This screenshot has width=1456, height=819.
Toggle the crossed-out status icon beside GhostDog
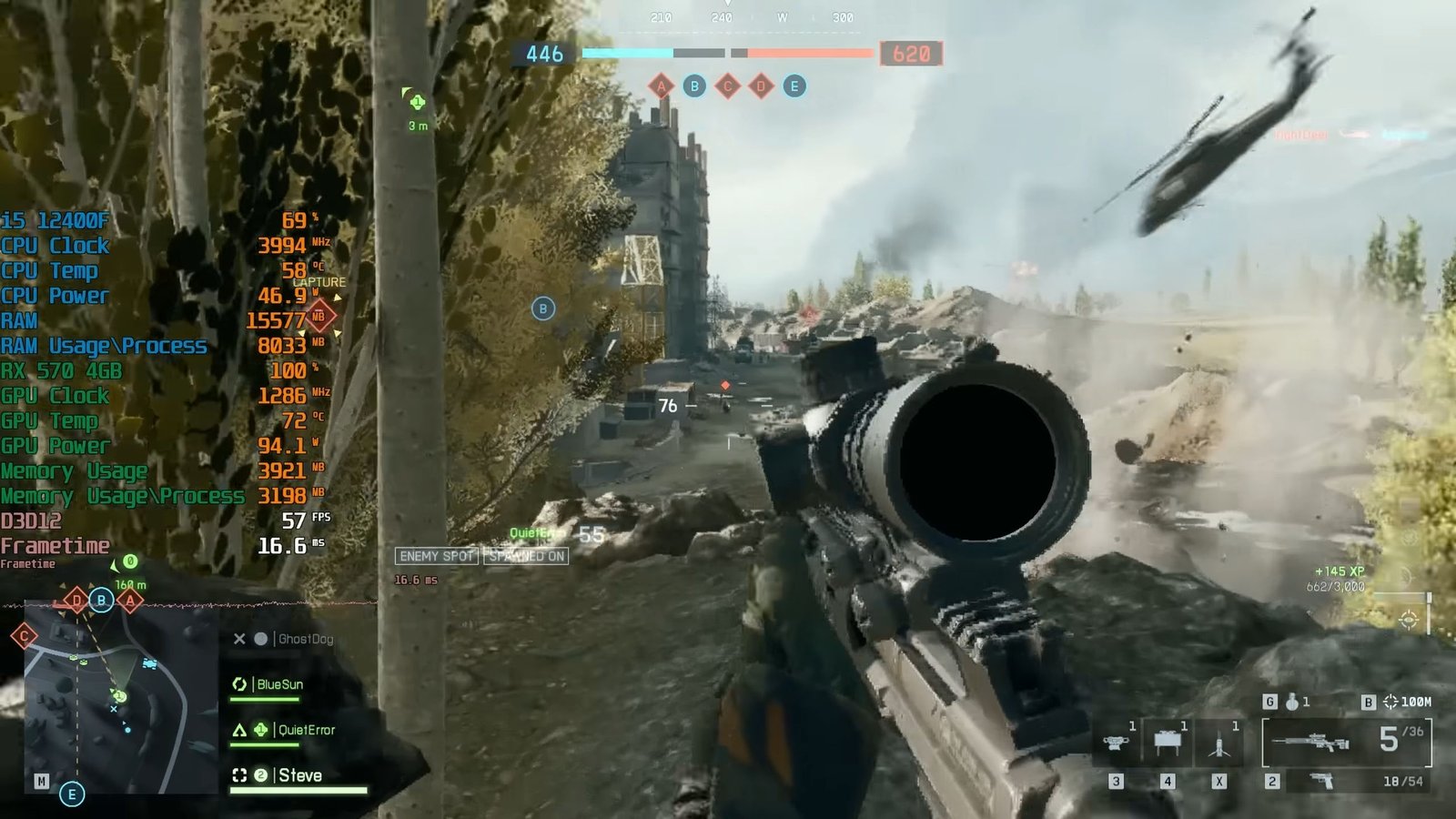240,639
